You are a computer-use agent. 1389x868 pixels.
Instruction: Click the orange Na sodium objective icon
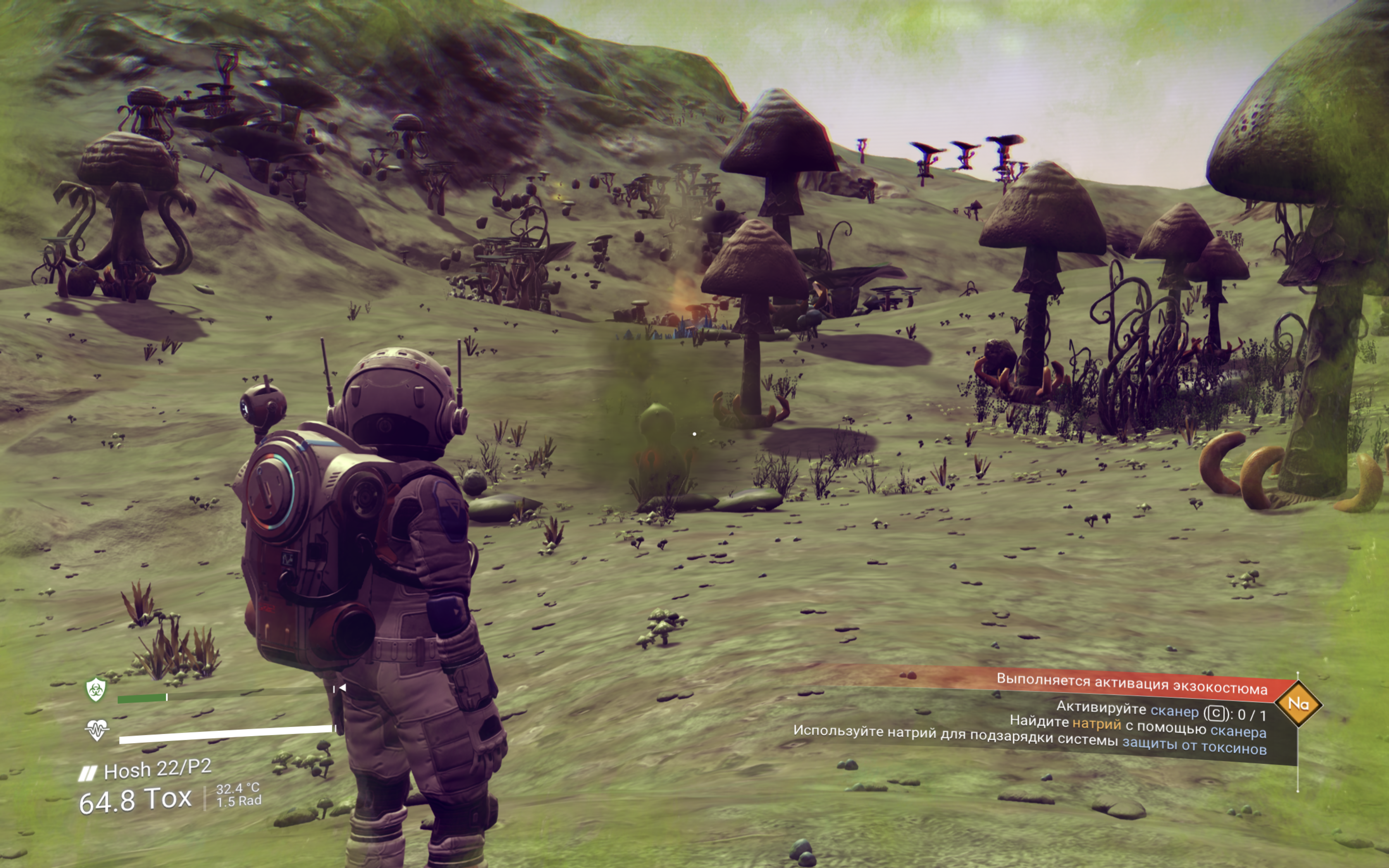[x=1298, y=703]
